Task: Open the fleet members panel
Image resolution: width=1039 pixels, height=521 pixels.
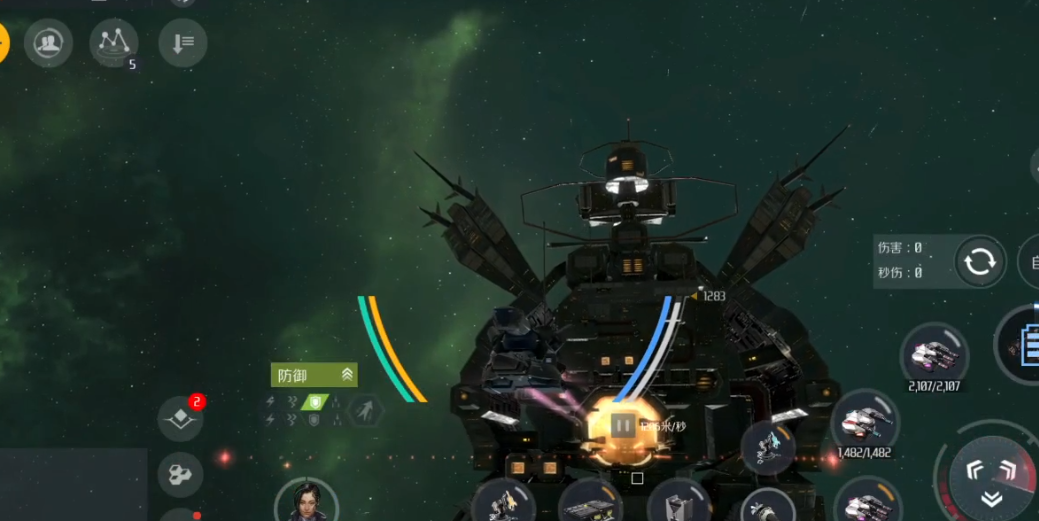Action: point(48,43)
